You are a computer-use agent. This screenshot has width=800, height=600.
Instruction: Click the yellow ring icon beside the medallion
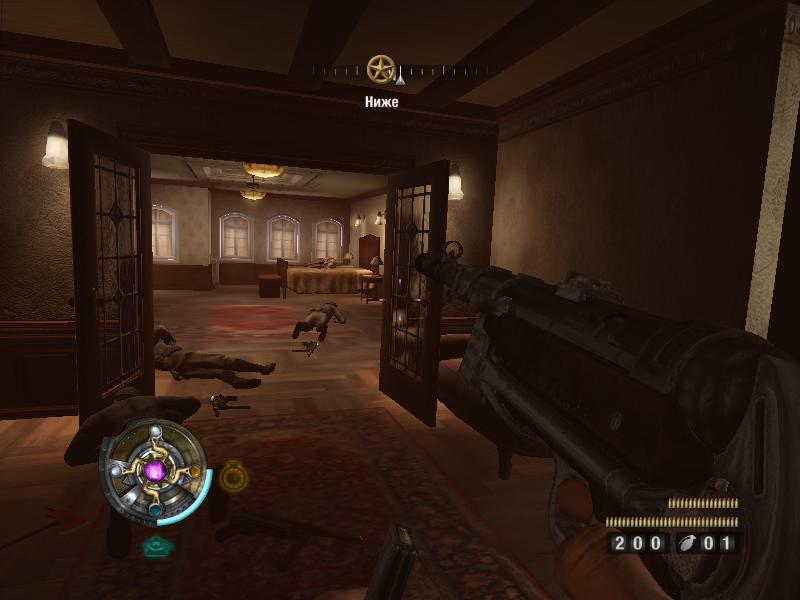(x=231, y=473)
